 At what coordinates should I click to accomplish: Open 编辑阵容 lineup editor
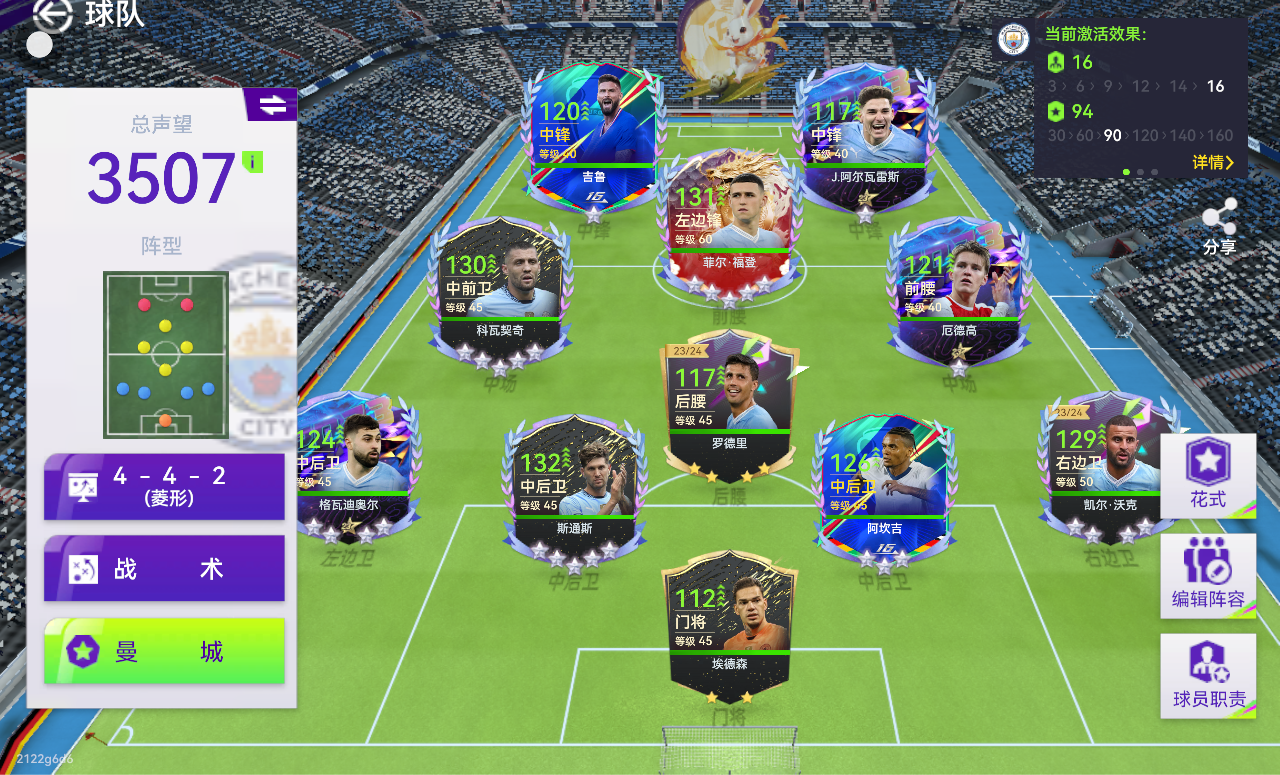tap(1207, 574)
